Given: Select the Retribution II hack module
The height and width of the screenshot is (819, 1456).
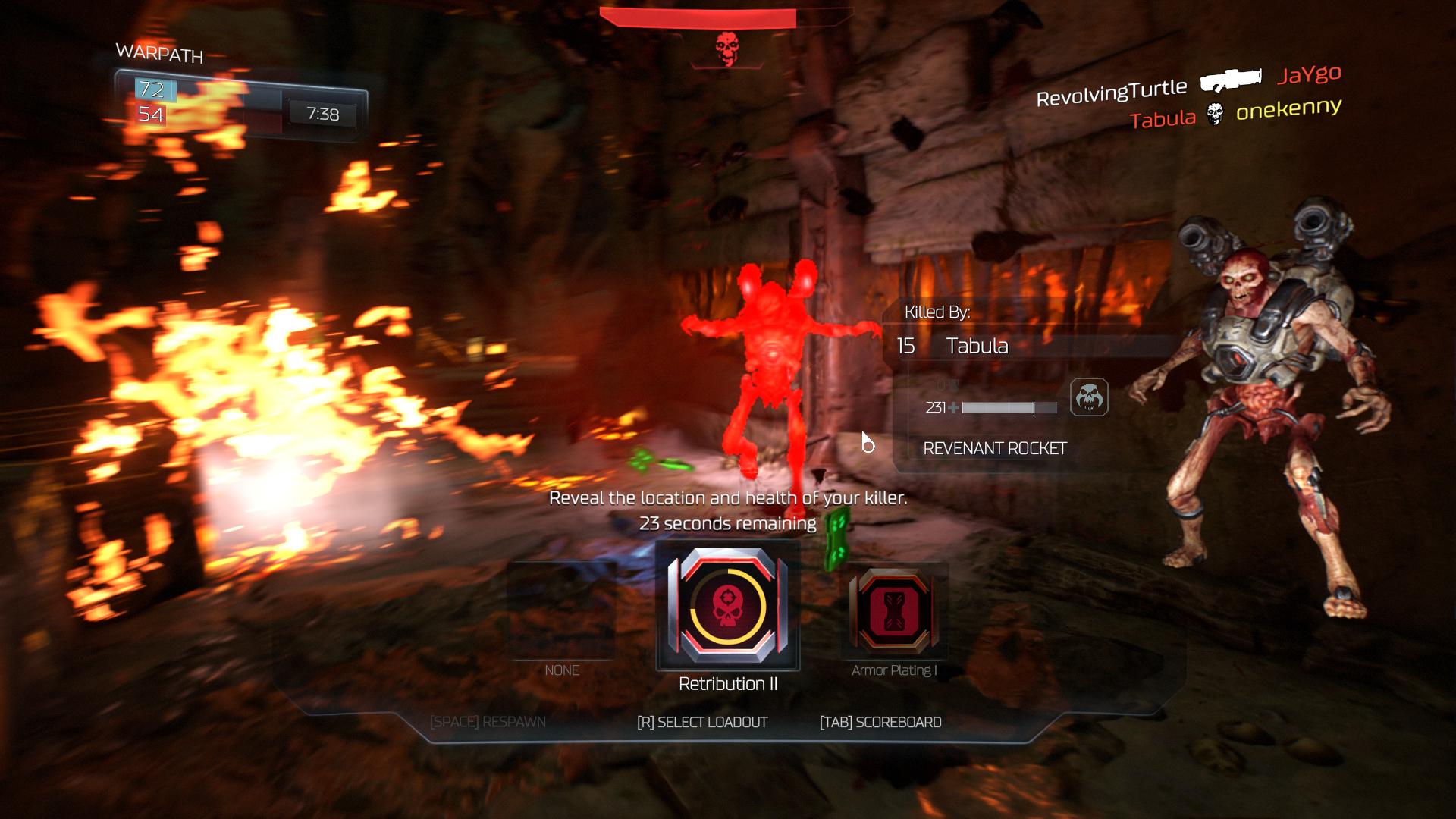Looking at the screenshot, I should [727, 606].
